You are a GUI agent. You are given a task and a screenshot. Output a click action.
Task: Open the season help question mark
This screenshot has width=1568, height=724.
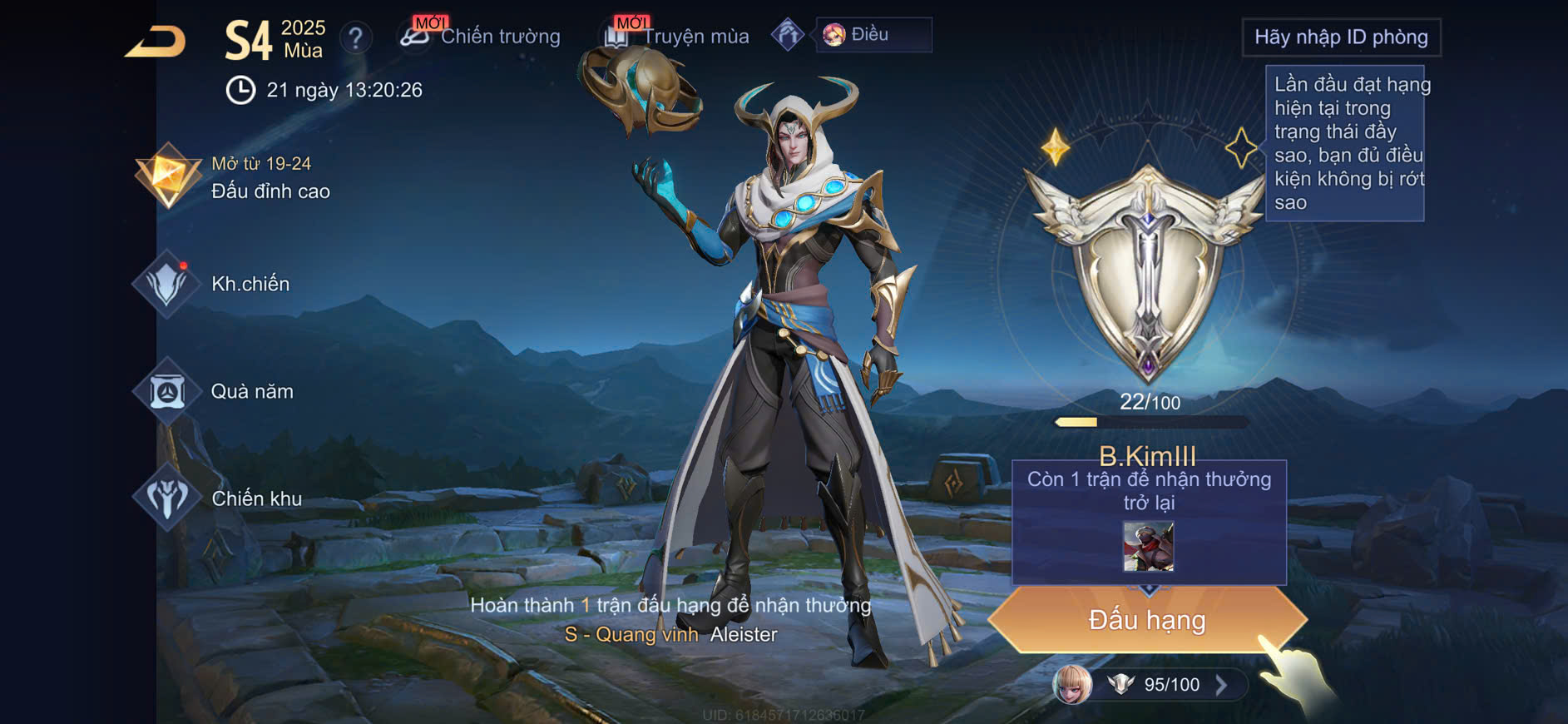click(355, 37)
